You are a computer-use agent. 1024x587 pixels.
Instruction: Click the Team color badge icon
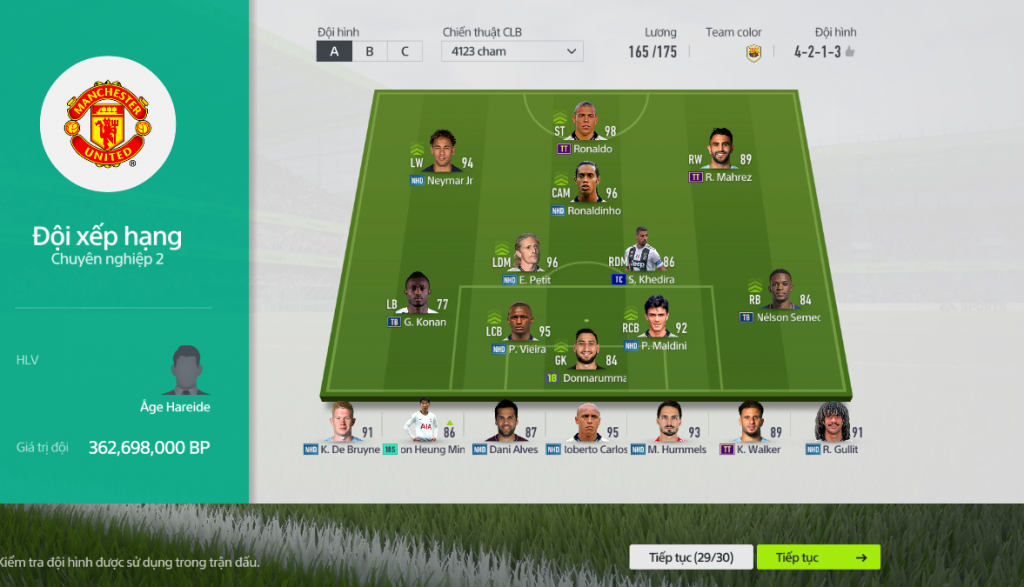pos(754,53)
